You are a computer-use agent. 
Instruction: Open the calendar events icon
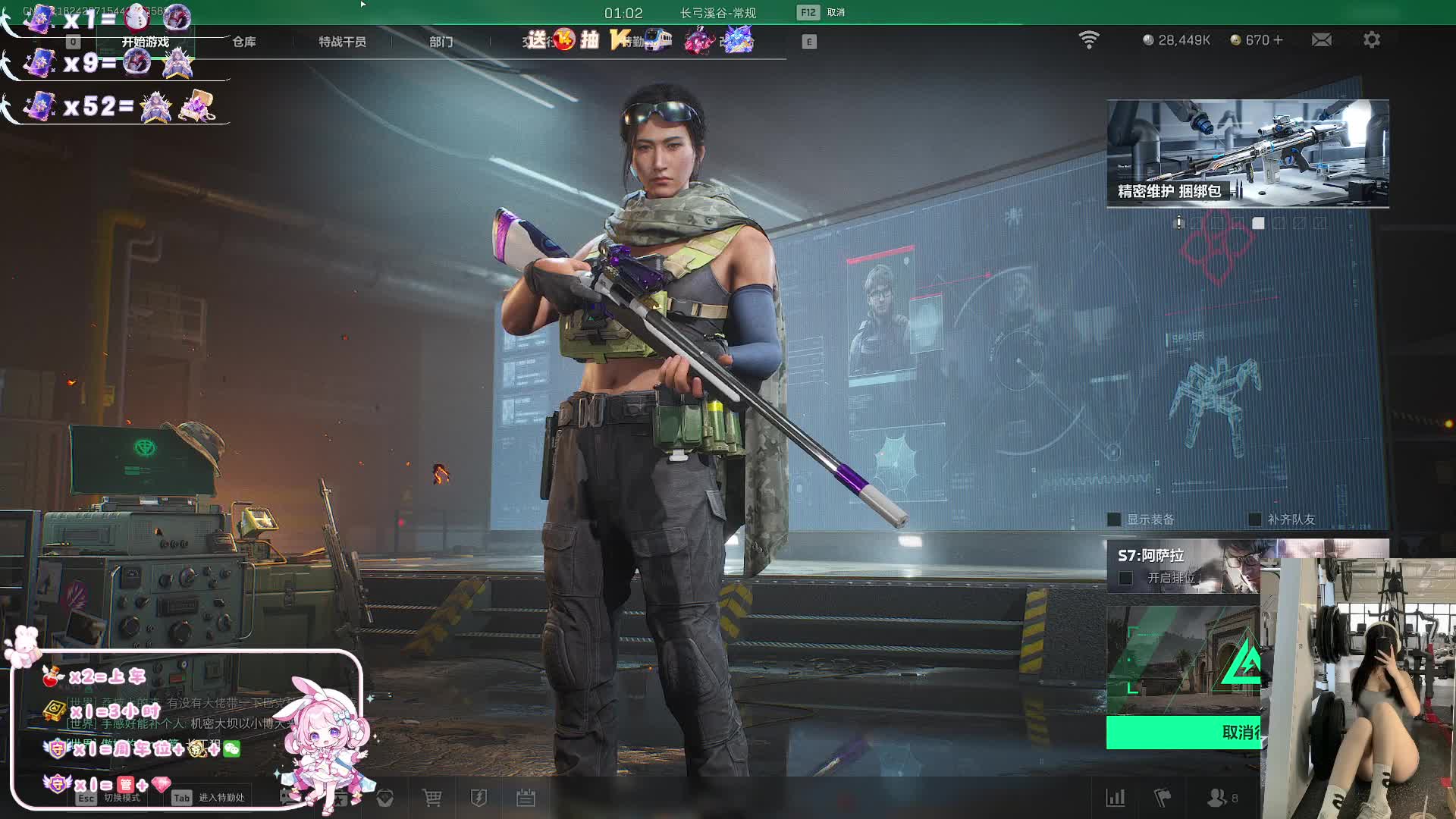click(526, 798)
